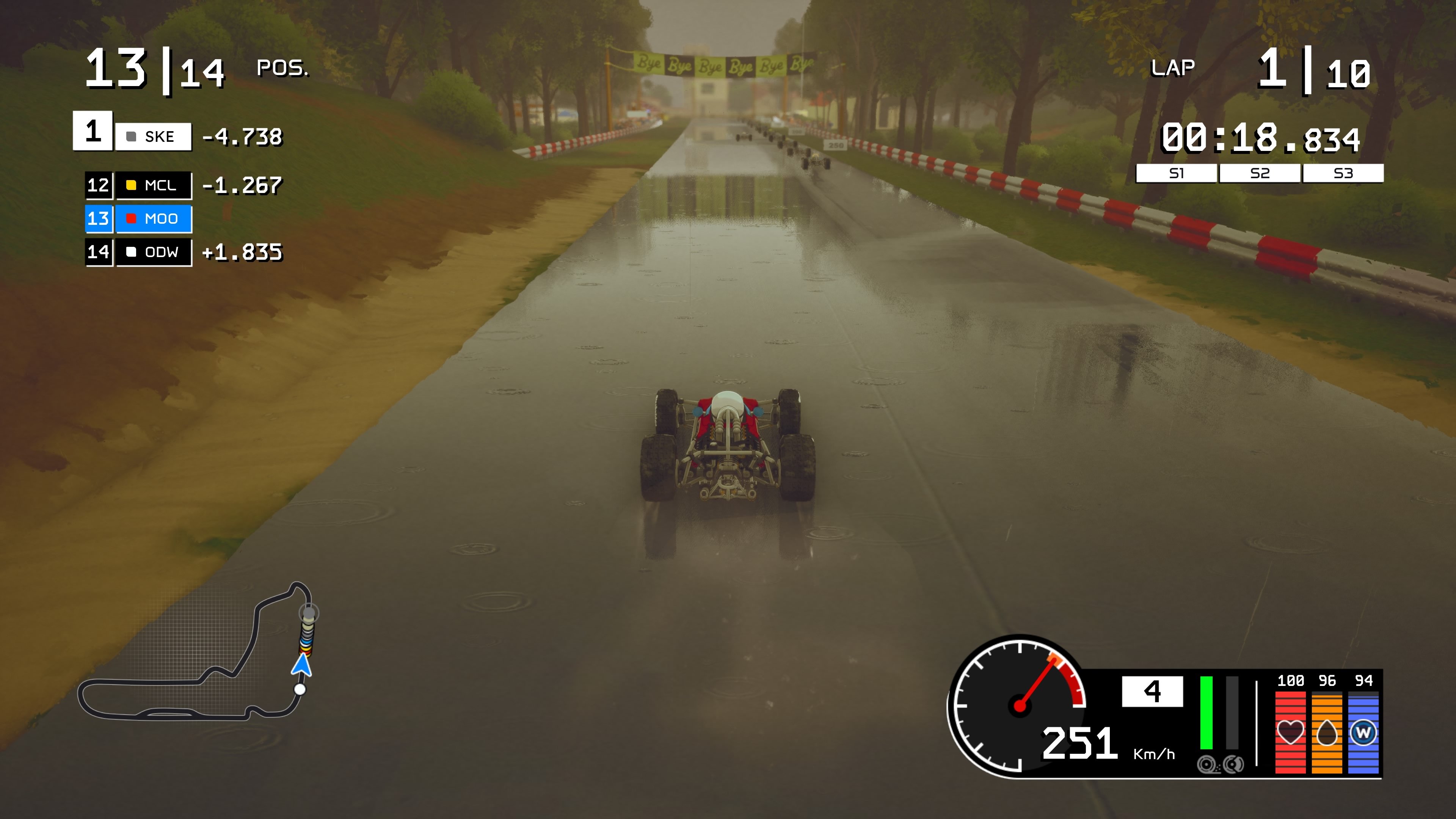The image size is (1456, 819).
Task: Toggle the white square marker beside ODW
Action: tap(131, 252)
